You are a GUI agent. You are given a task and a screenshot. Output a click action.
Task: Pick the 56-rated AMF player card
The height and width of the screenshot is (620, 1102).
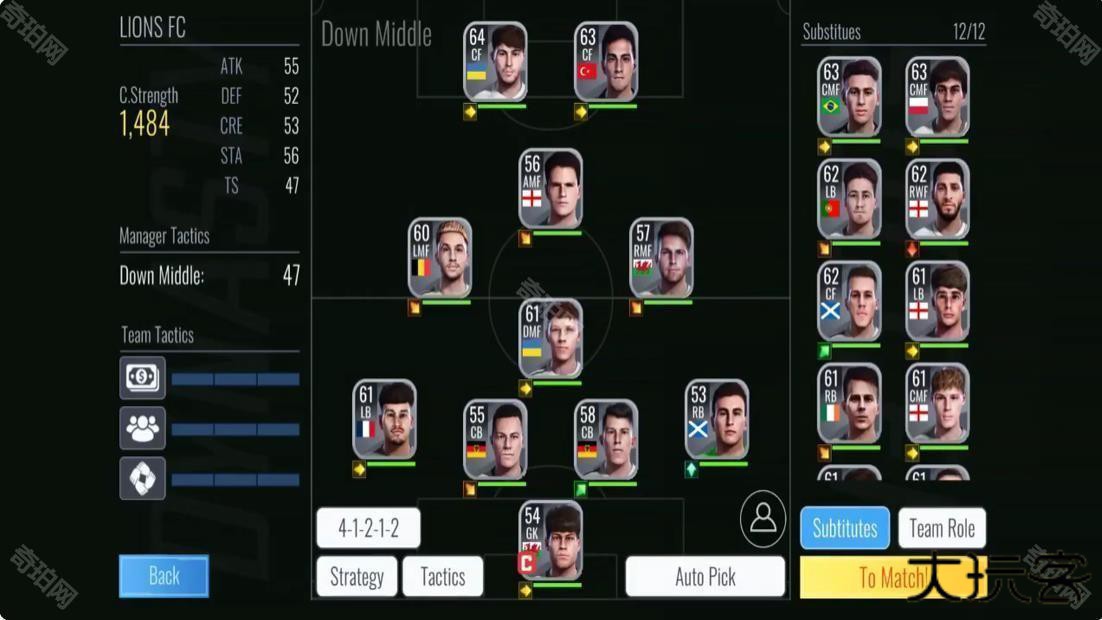pyautogui.click(x=551, y=189)
